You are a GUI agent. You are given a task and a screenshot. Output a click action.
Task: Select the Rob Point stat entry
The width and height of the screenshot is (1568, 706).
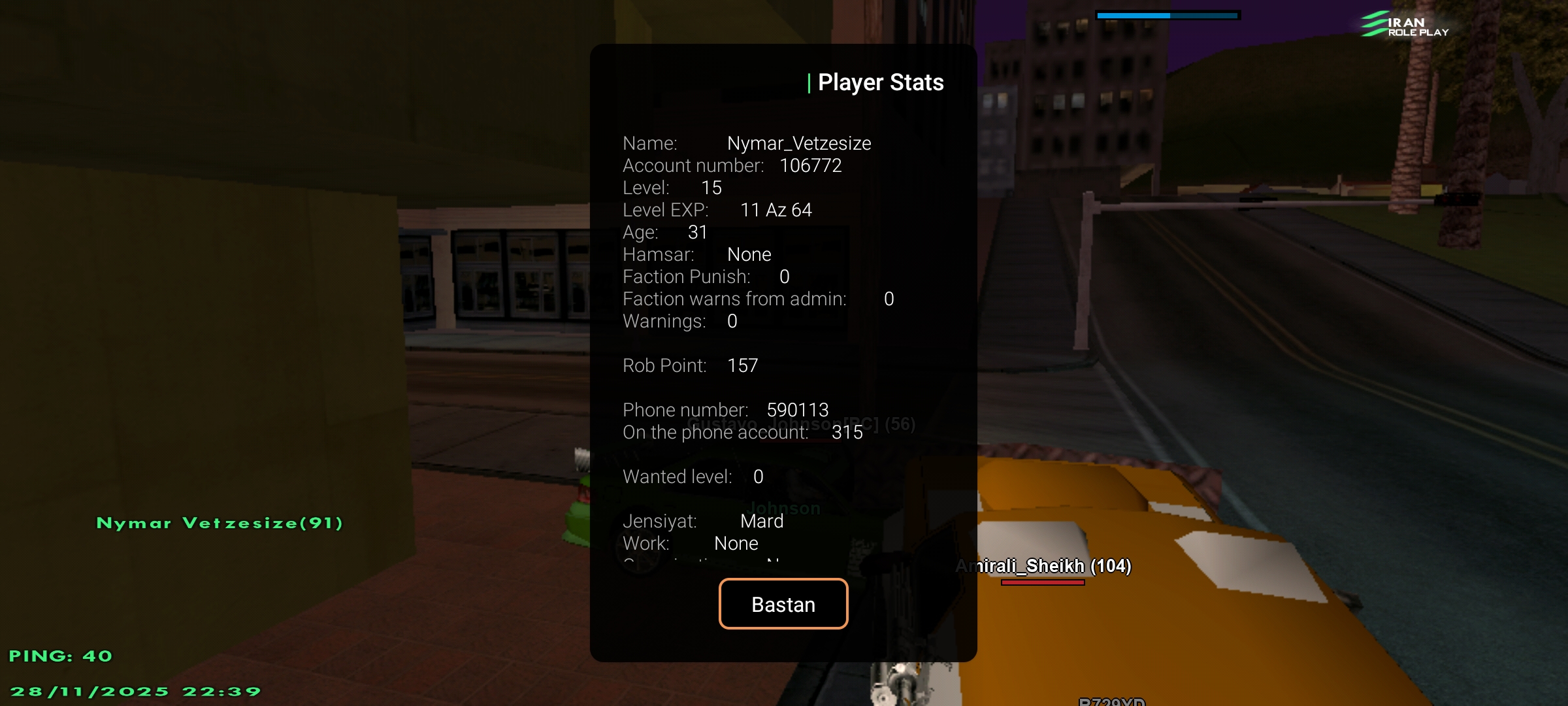[690, 365]
